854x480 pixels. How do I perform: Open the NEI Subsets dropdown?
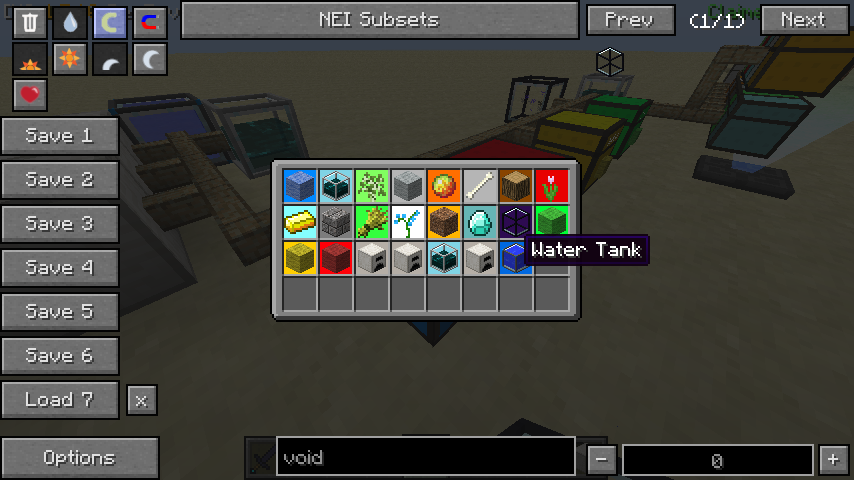379,20
